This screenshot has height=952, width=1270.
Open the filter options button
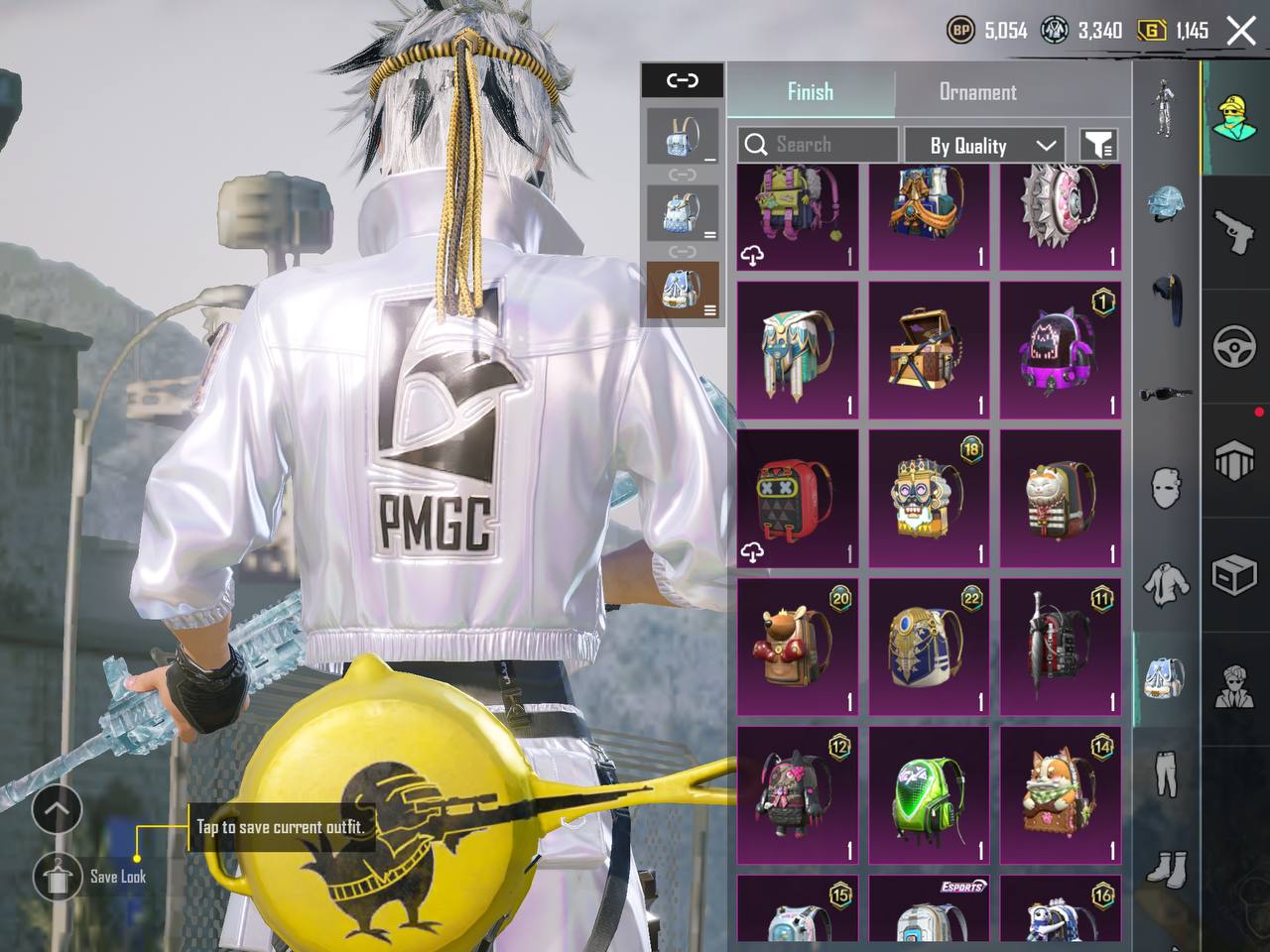1097,145
